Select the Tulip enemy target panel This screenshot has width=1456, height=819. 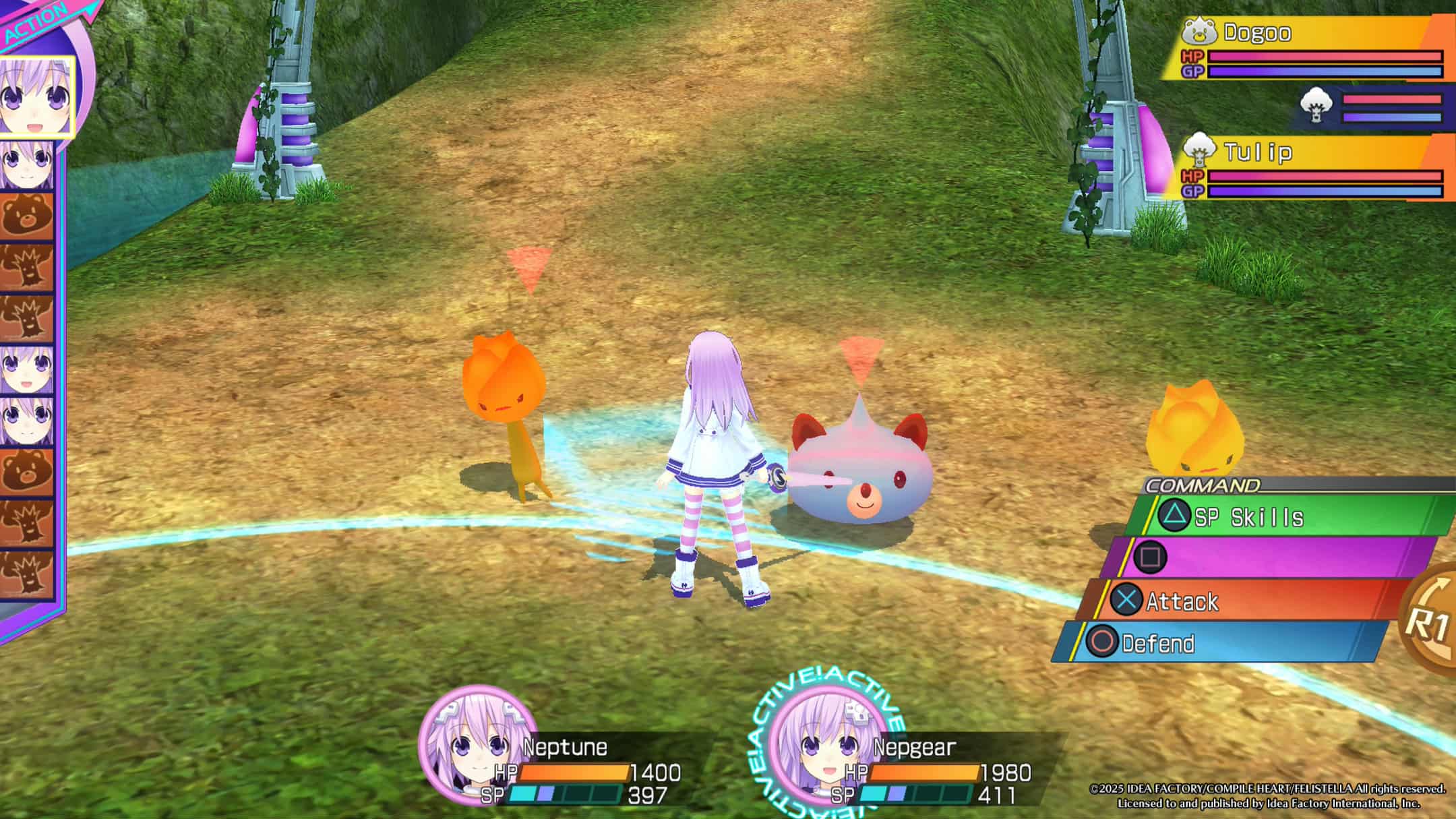[x=1311, y=169]
